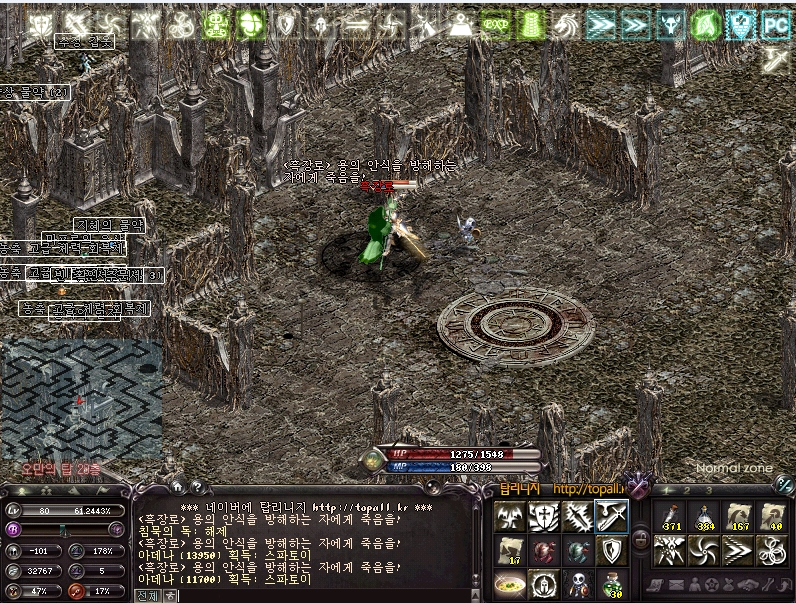Switch to quick slot page 3
Viewport: 796px width, 603px height.
[x=708, y=490]
